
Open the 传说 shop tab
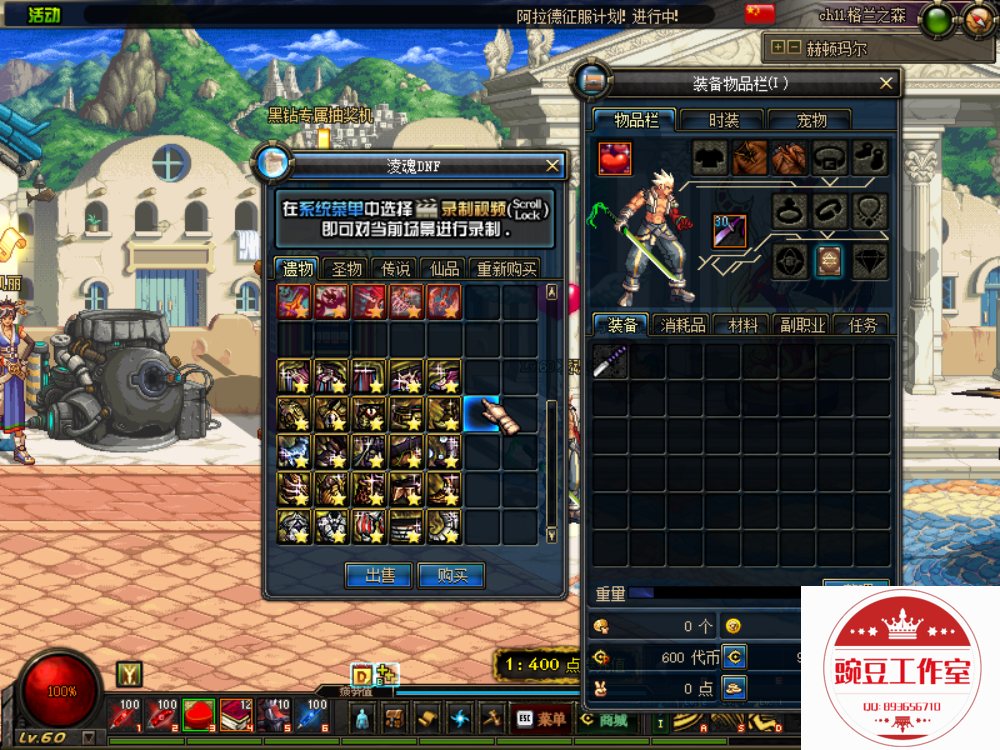coord(395,269)
